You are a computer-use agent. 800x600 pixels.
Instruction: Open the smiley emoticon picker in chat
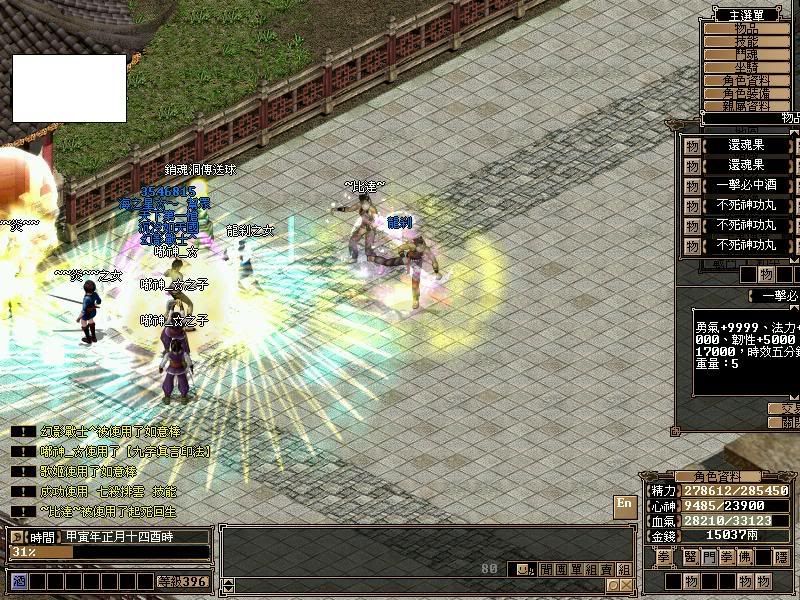pyautogui.click(x=522, y=569)
